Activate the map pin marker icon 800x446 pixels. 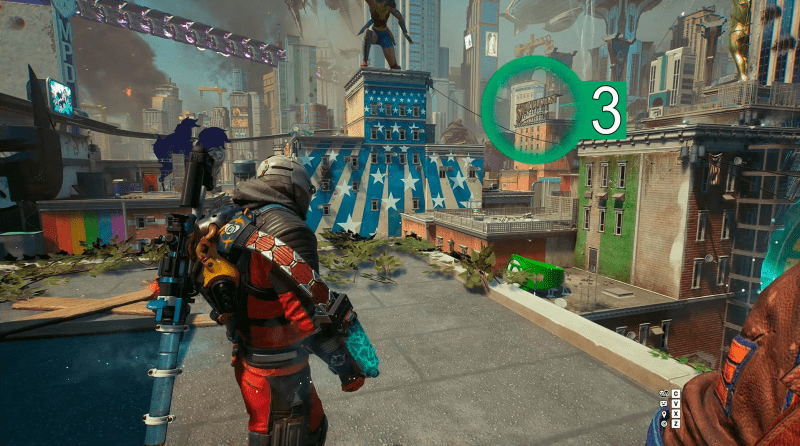tap(664, 414)
